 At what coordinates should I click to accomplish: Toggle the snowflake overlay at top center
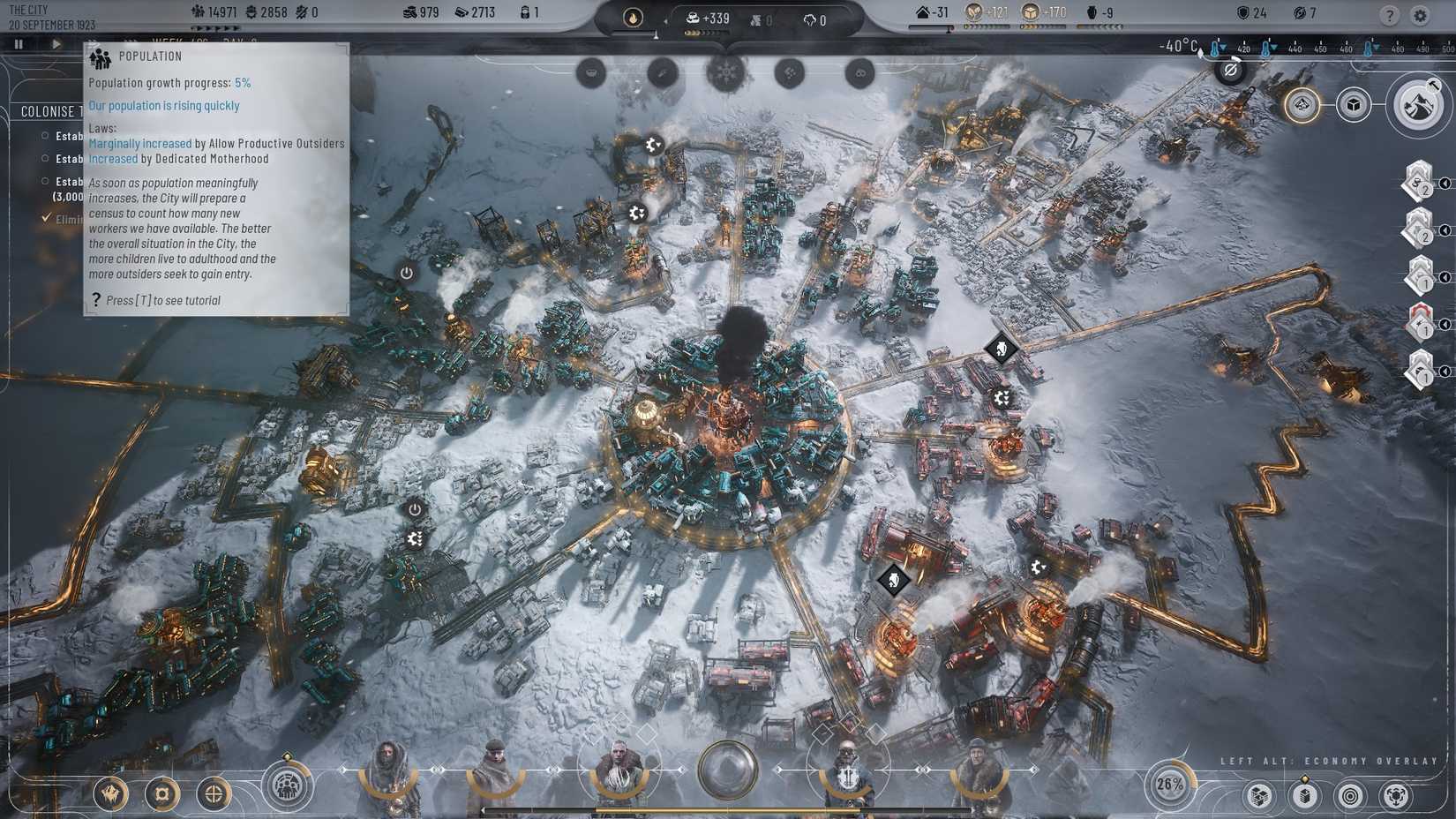coord(725,74)
